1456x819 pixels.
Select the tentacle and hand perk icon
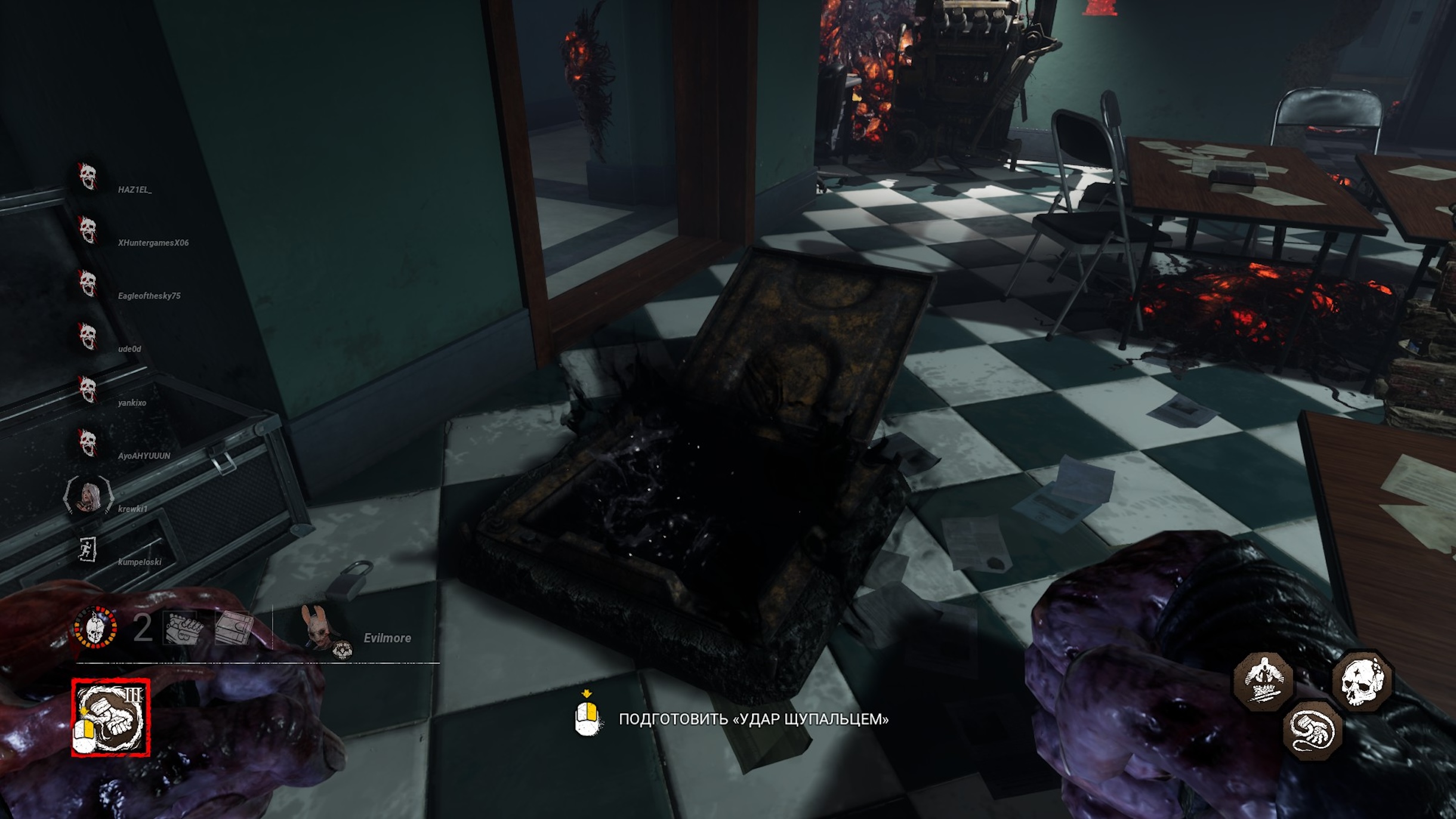pyautogui.click(x=1312, y=730)
